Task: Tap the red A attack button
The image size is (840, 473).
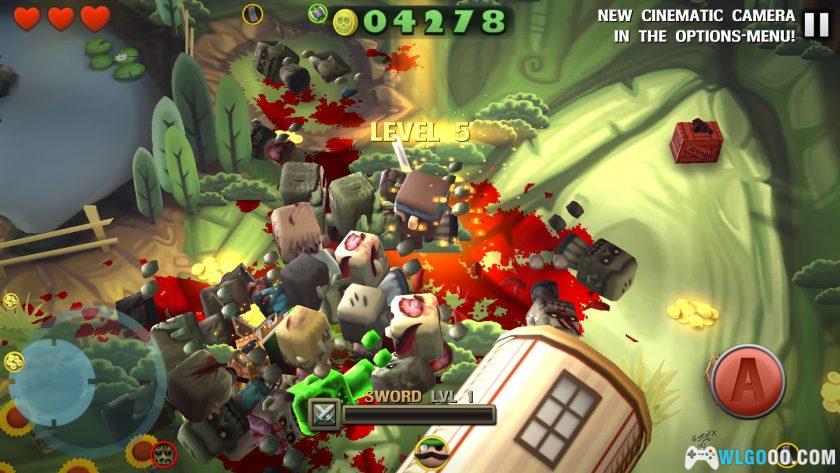Action: tap(748, 381)
